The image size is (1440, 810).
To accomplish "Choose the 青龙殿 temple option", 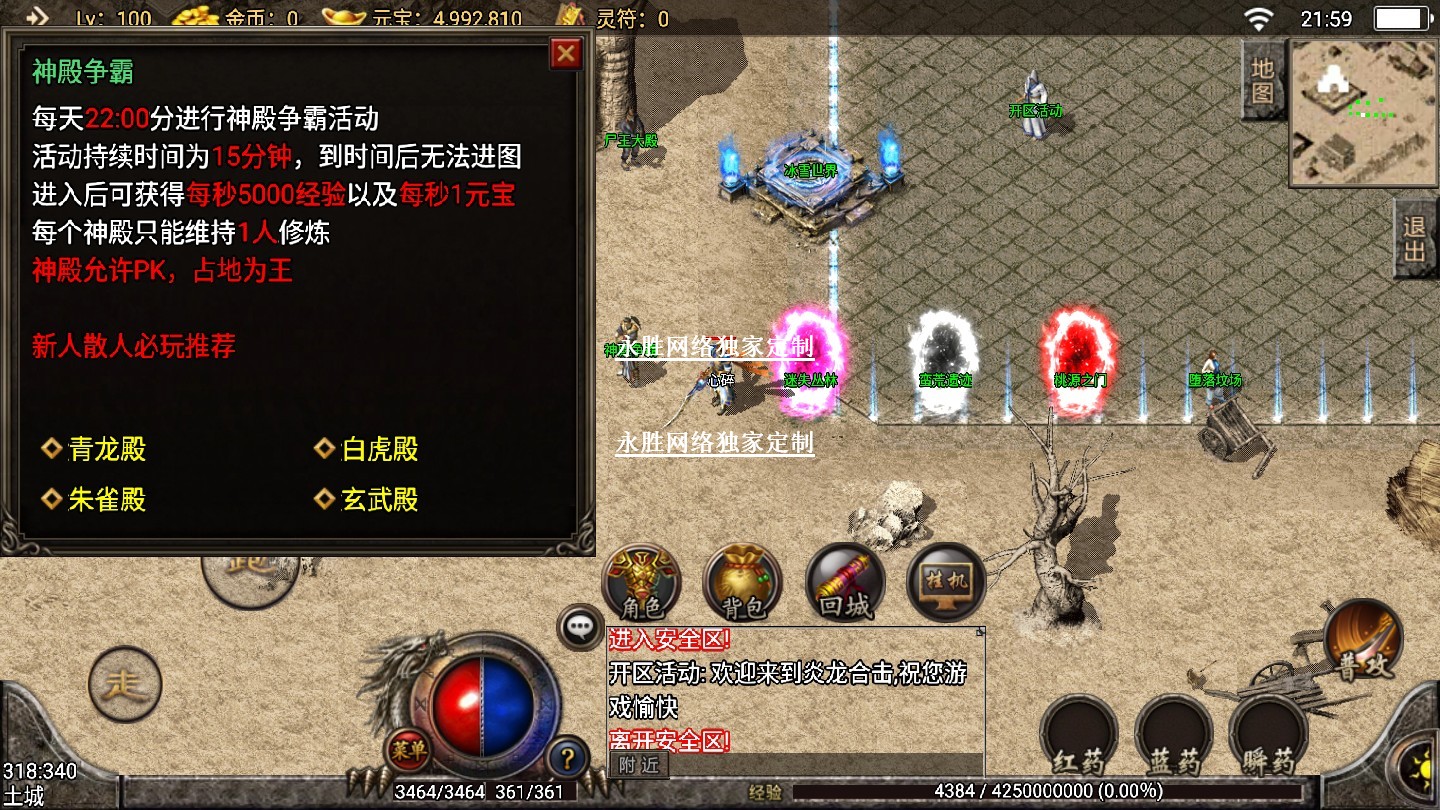I will click(106, 450).
